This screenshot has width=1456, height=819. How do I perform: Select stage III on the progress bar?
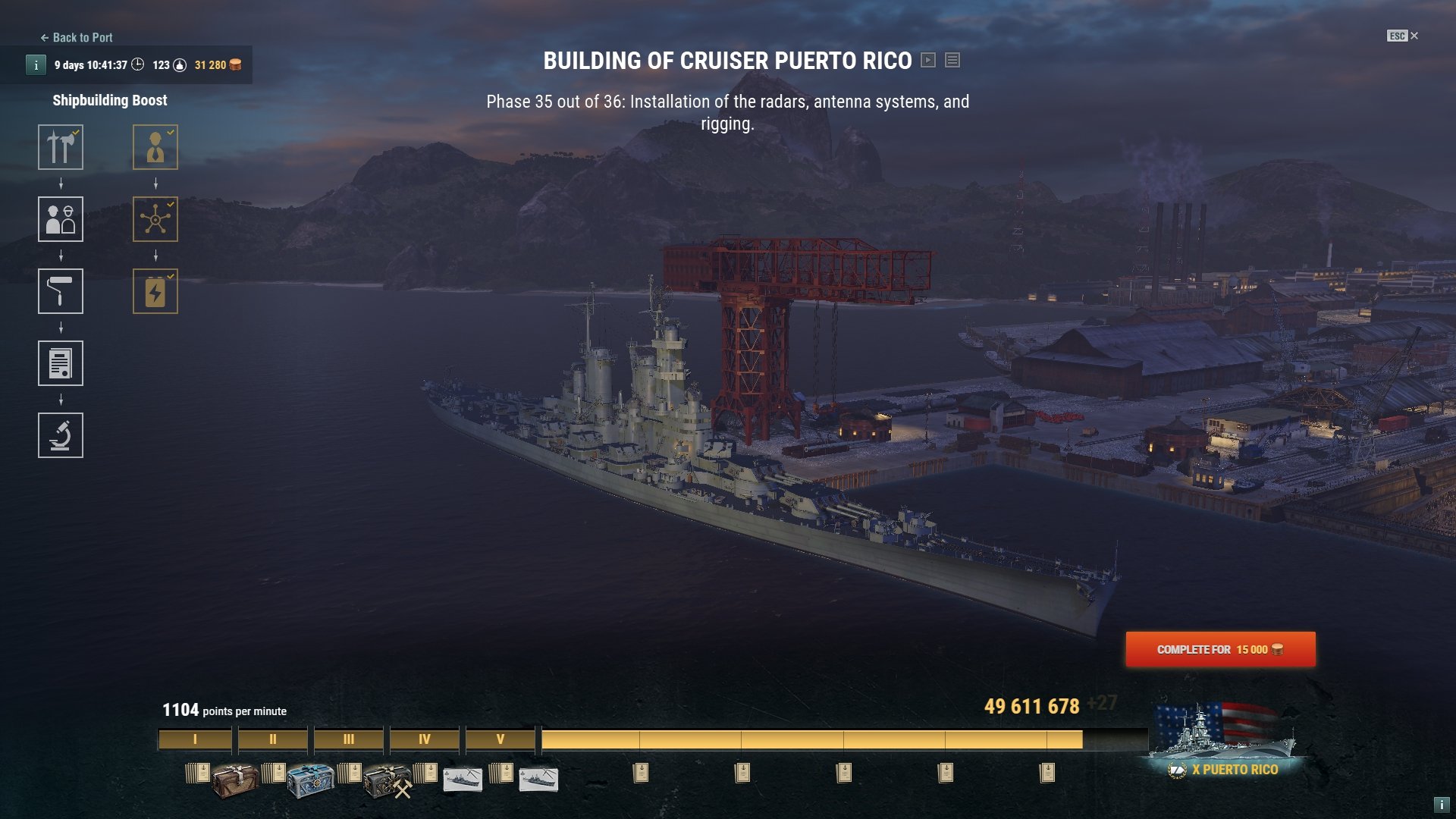348,739
